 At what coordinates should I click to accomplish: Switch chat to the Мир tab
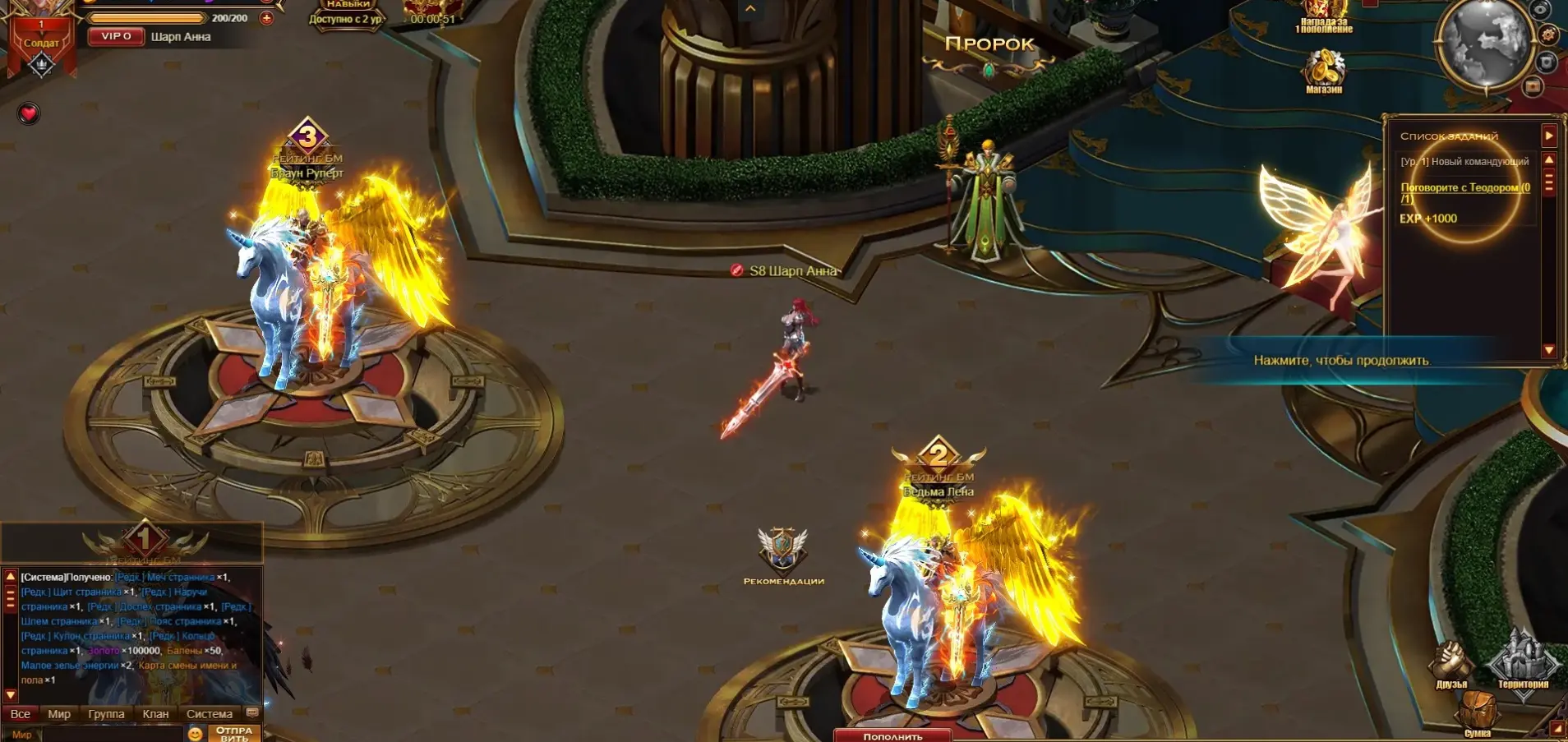59,714
